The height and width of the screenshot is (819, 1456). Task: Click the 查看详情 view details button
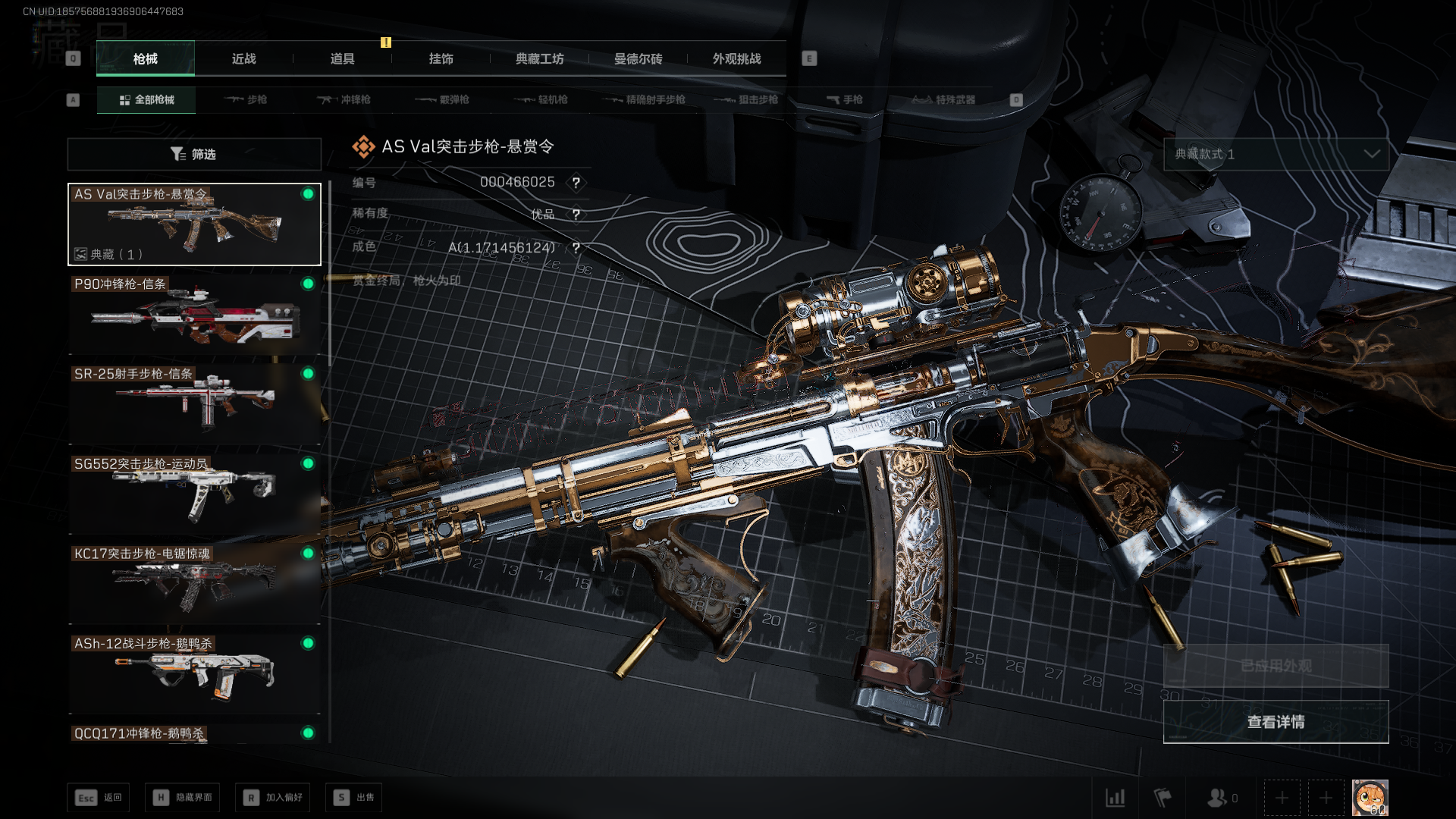click(1276, 722)
